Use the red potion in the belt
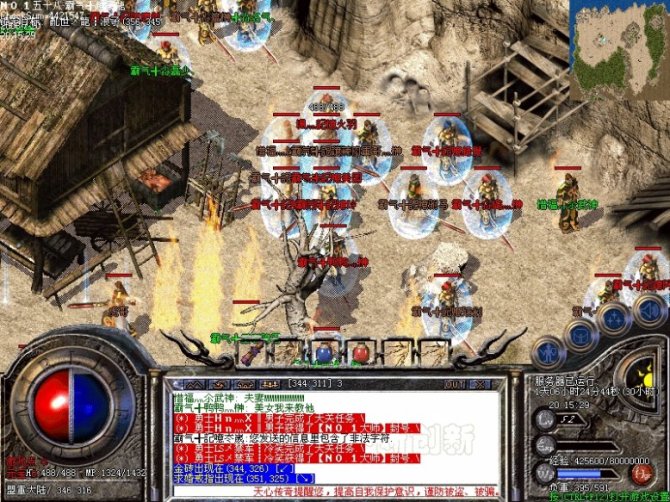Viewport: 670px width, 502px height. [x=359, y=352]
